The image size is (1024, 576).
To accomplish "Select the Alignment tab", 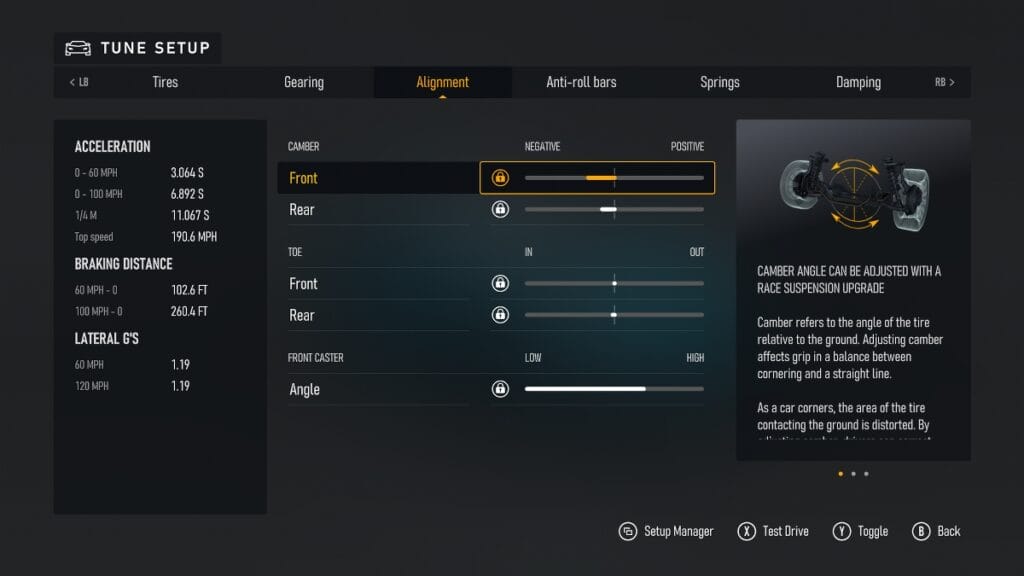I will tap(442, 82).
